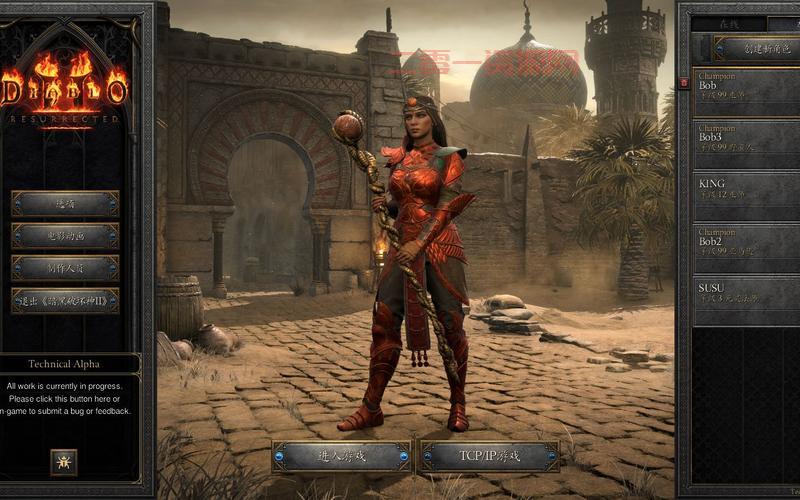Switch to the 在线 (Online) tab
This screenshot has height=500, width=800.
coord(731,23)
